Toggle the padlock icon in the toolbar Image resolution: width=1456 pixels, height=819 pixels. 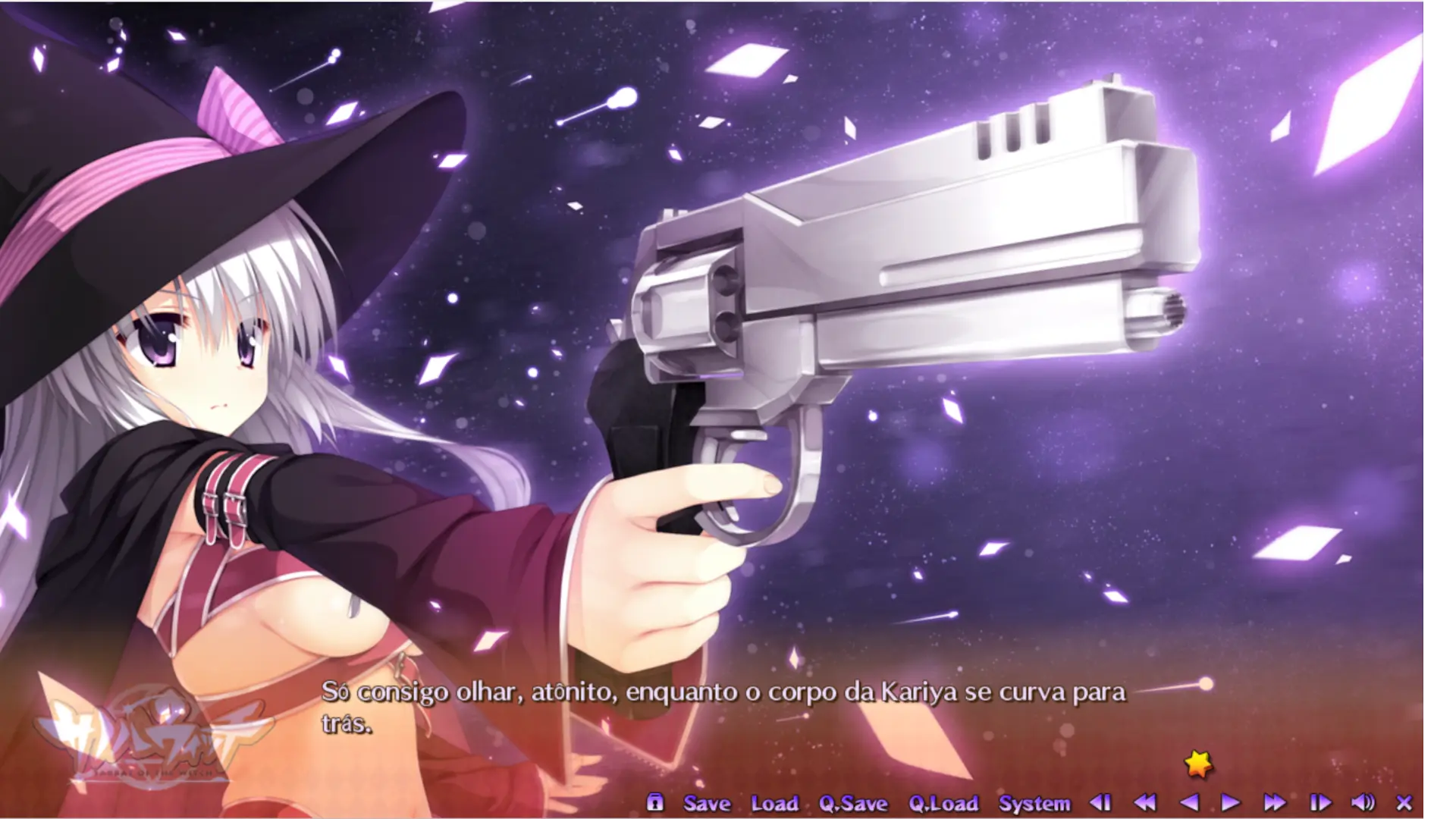coord(655,802)
